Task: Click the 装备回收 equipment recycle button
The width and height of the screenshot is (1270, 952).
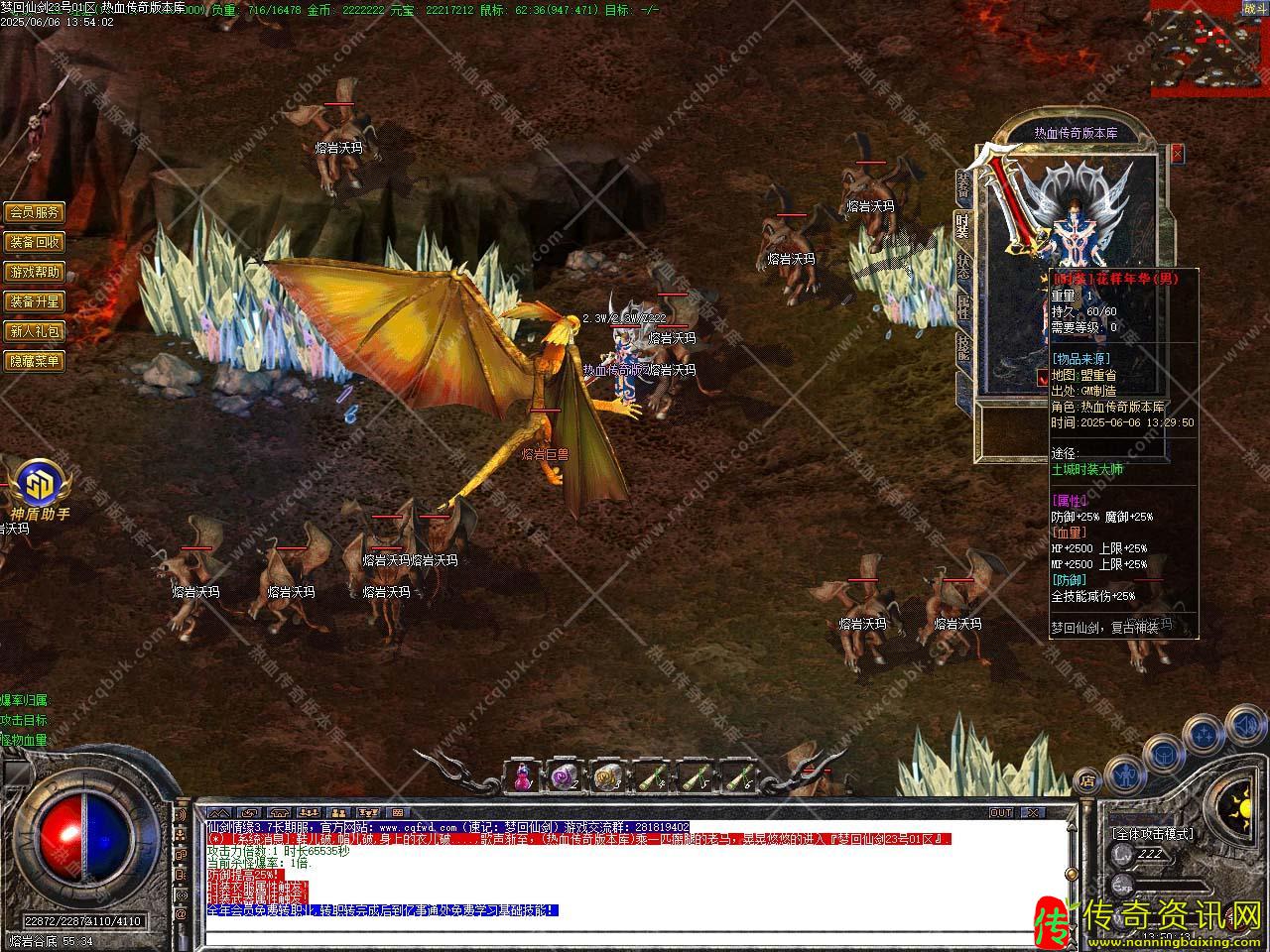Action: click(x=35, y=242)
